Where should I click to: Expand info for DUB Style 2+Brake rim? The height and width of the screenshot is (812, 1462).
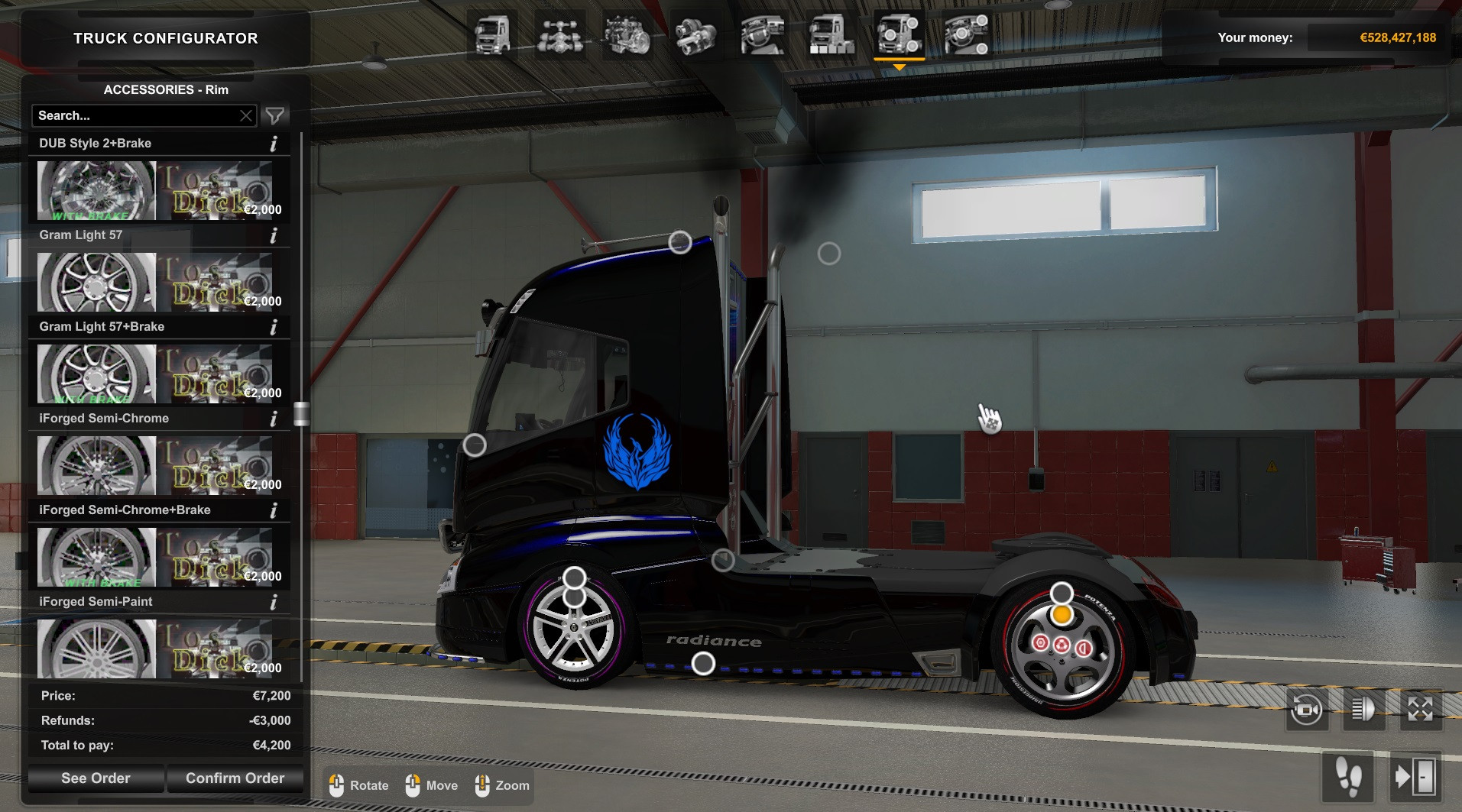pos(273,143)
